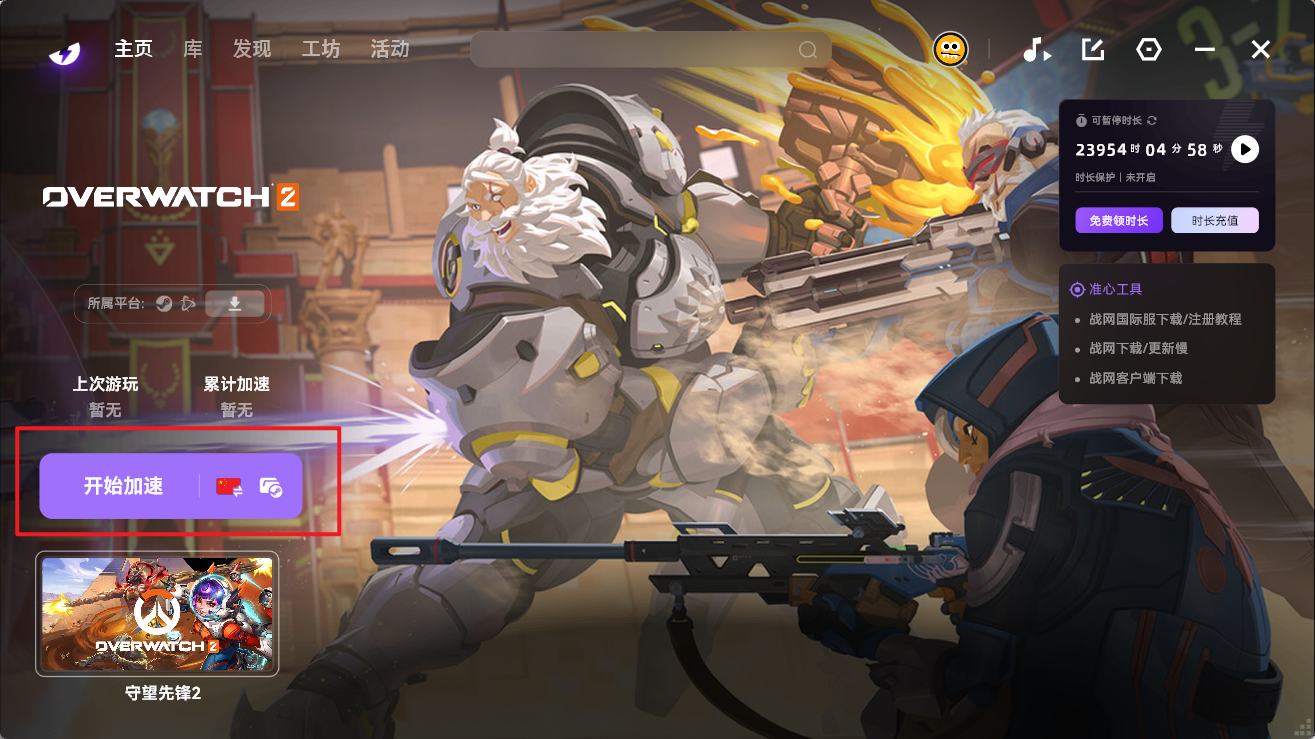
Task: Open the music note player icon
Action: click(x=1036, y=49)
